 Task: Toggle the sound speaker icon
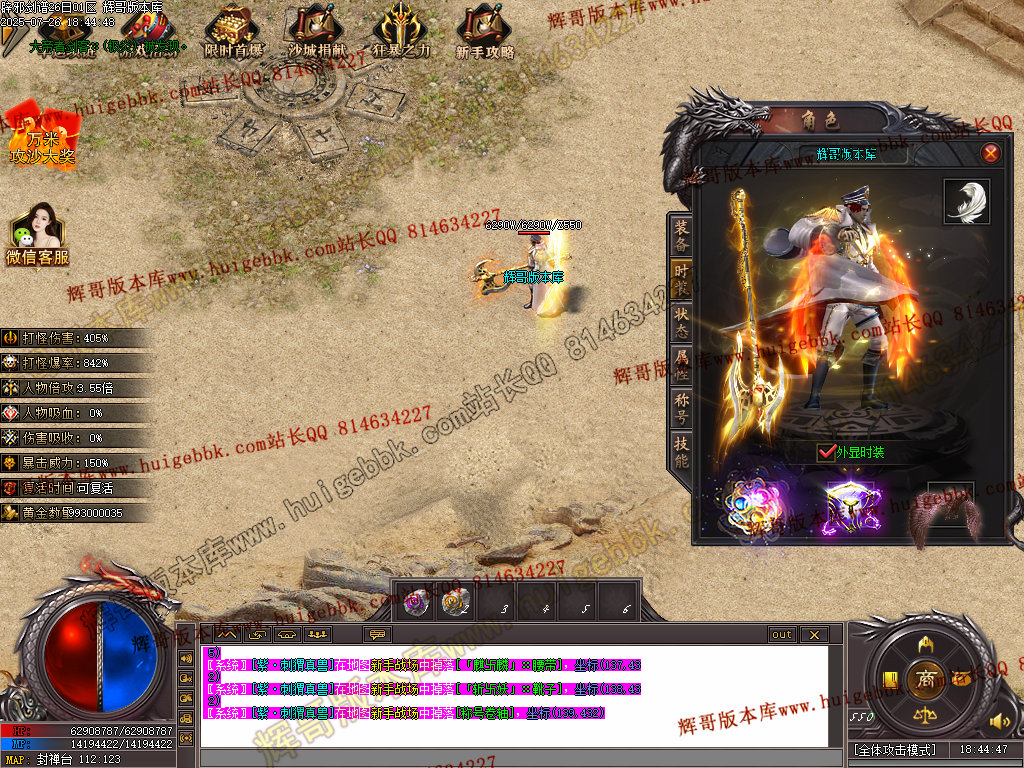pos(998,721)
